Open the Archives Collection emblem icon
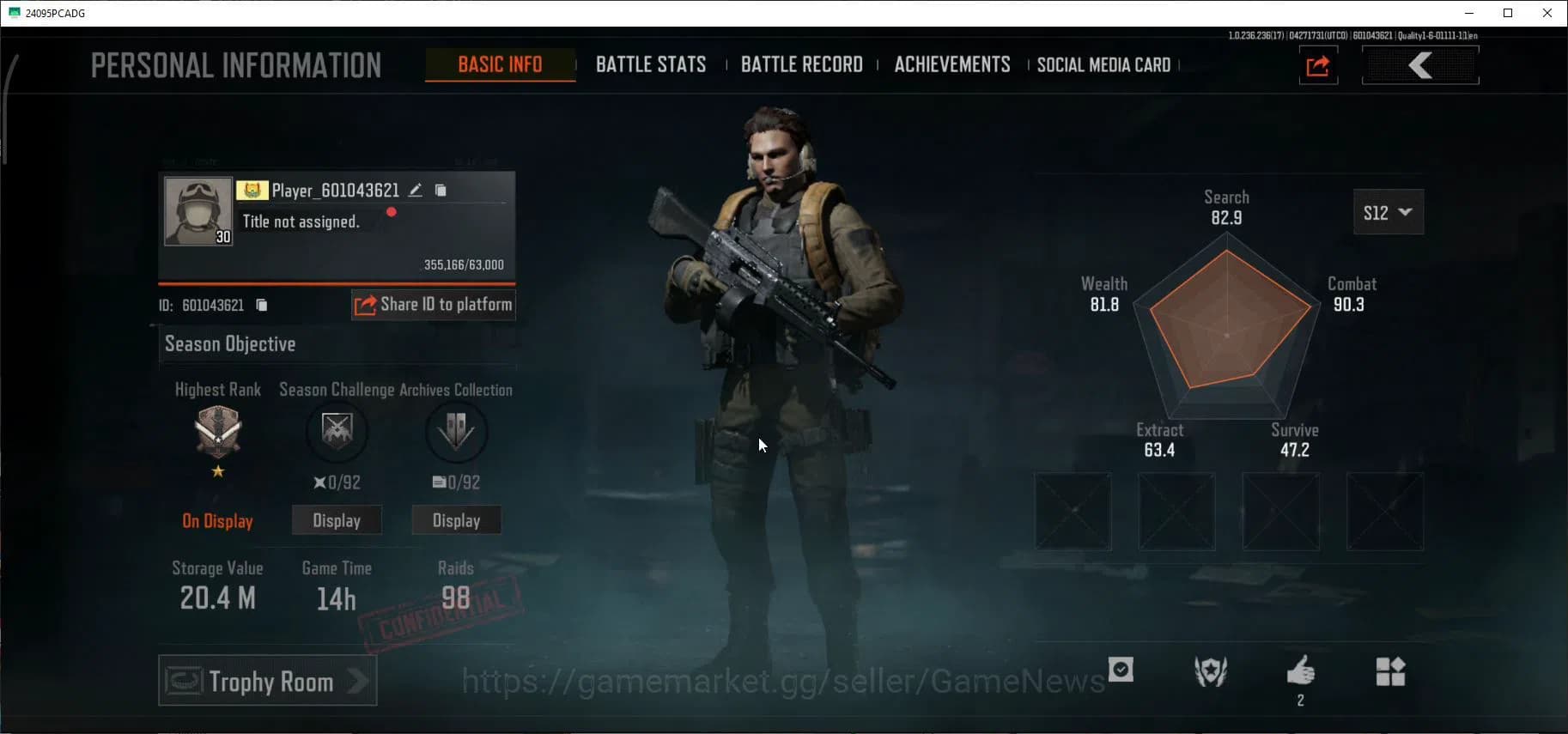1568x734 pixels. pyautogui.click(x=456, y=433)
